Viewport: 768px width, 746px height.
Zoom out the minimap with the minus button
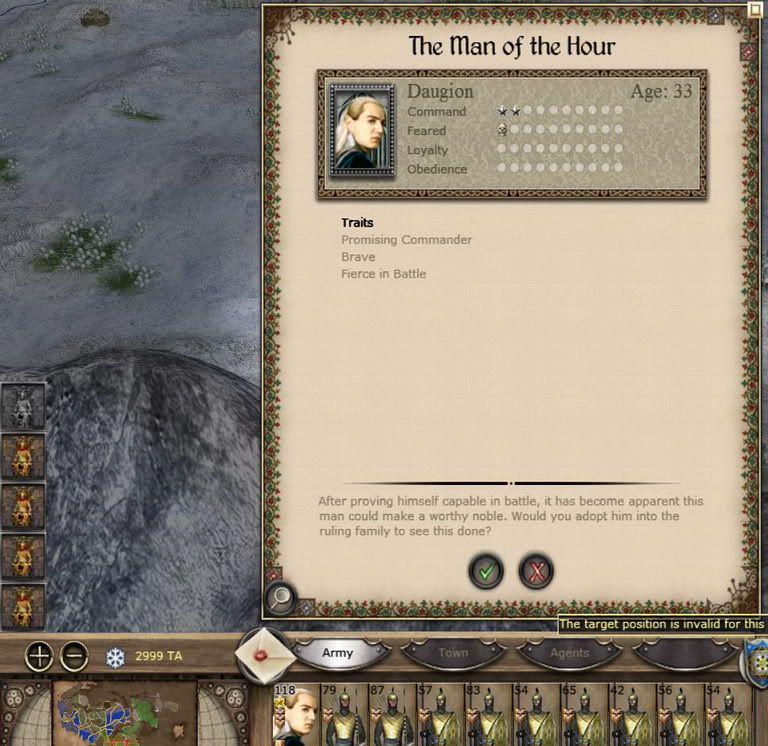[75, 657]
